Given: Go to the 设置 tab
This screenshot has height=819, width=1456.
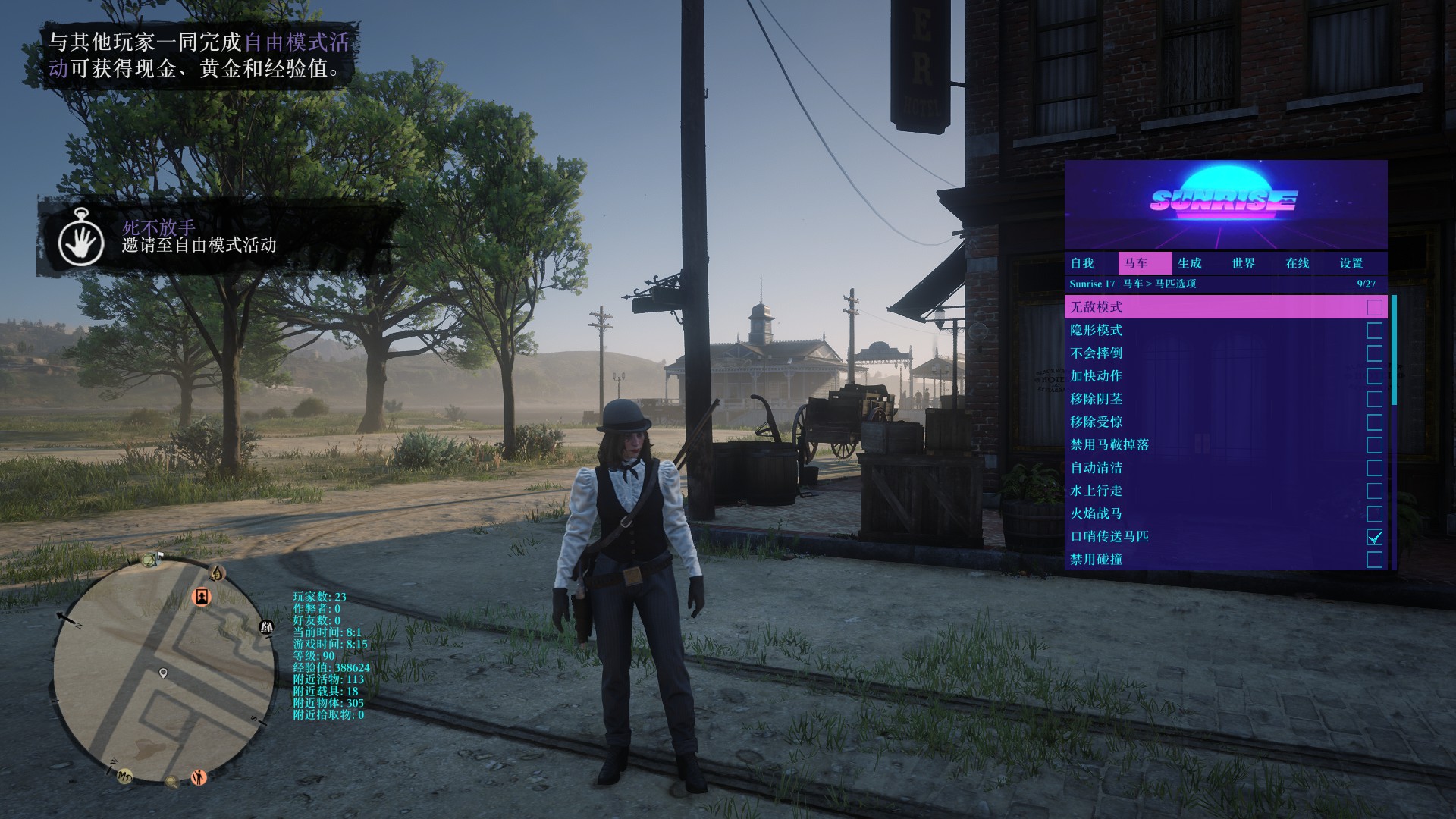Looking at the screenshot, I should click(x=1351, y=263).
